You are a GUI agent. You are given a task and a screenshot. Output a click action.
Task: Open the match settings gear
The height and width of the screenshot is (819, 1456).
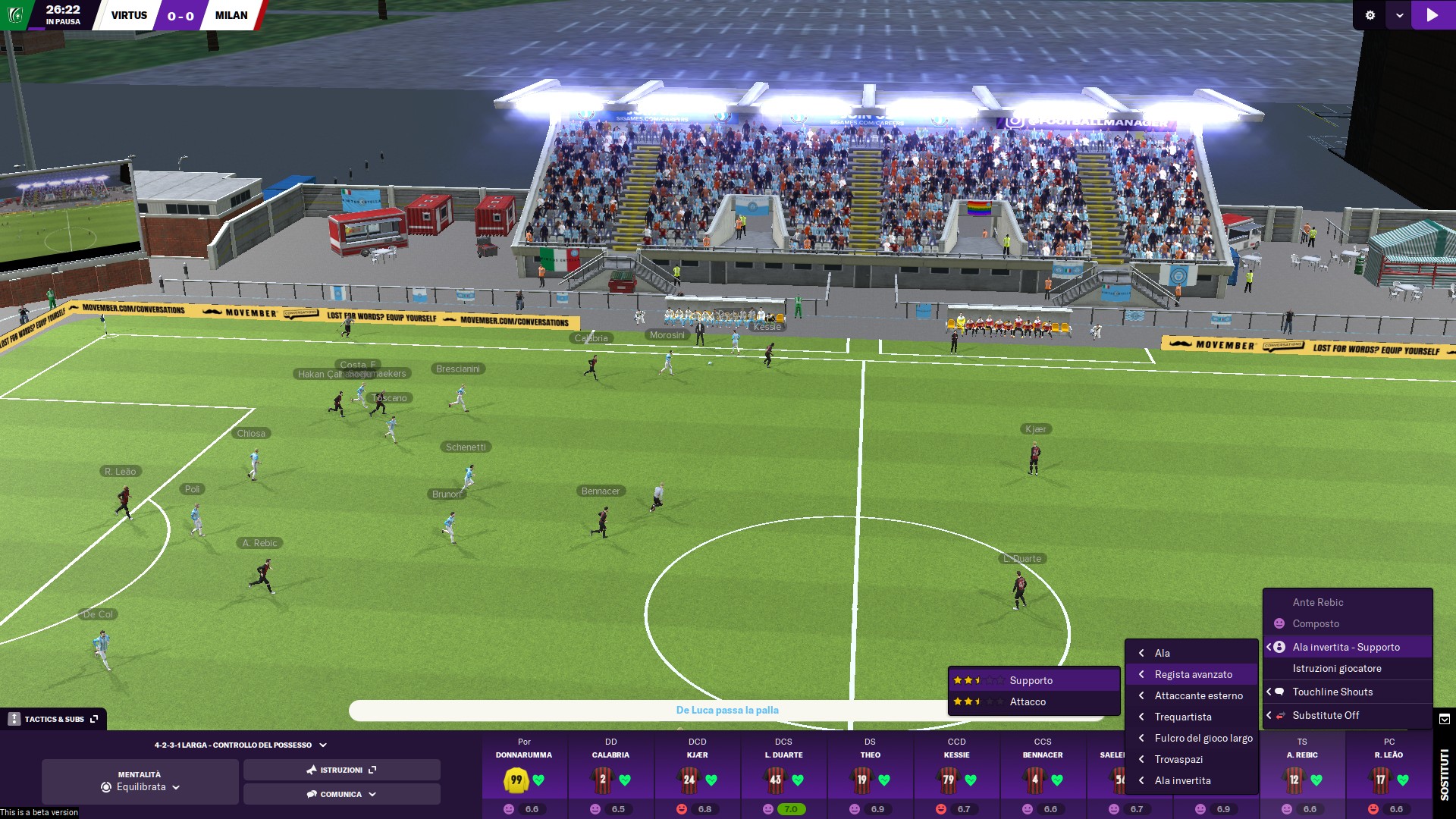(1370, 15)
